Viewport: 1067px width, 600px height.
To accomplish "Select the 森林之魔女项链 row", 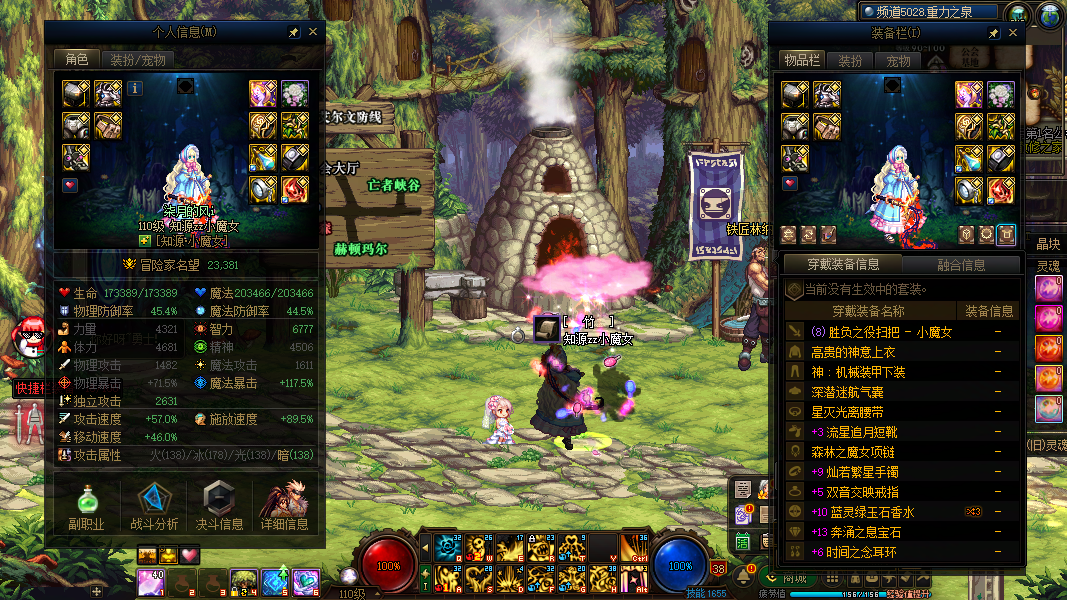I will [860, 452].
